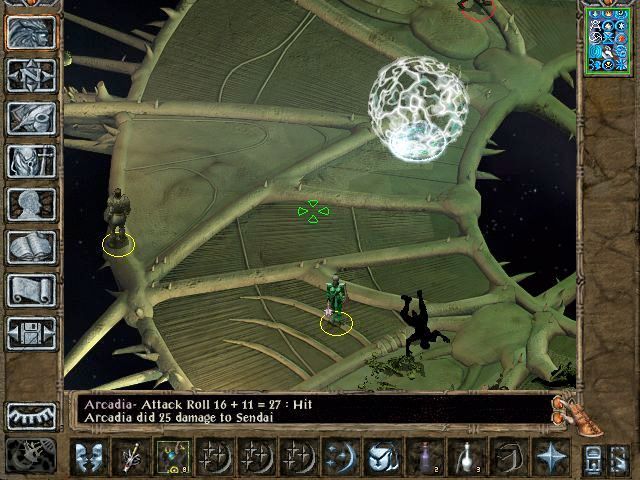Screen dimensions: 640x480
Task: Open the mage spellbook
Action: (x=31, y=247)
